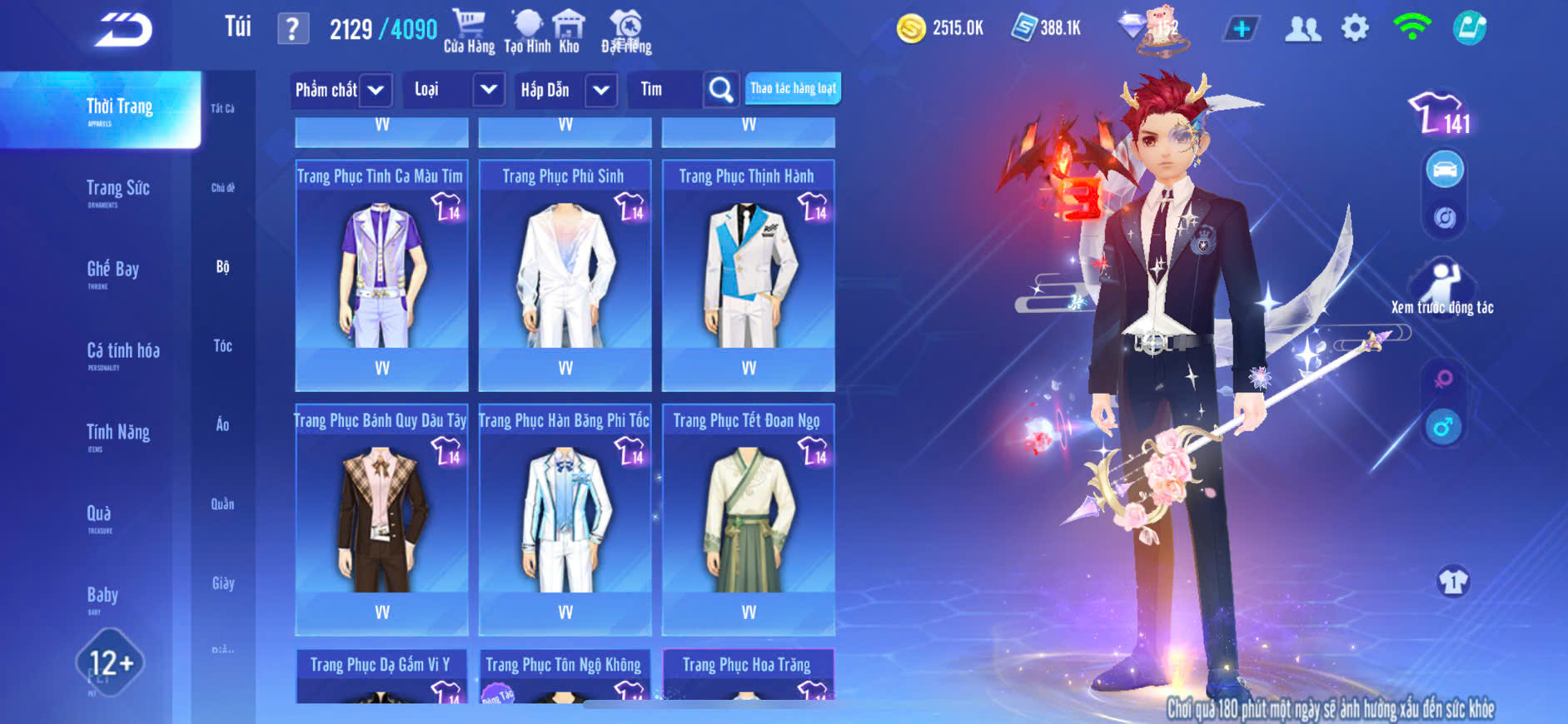
Task: Show the Tóc subcategory
Action: click(222, 346)
